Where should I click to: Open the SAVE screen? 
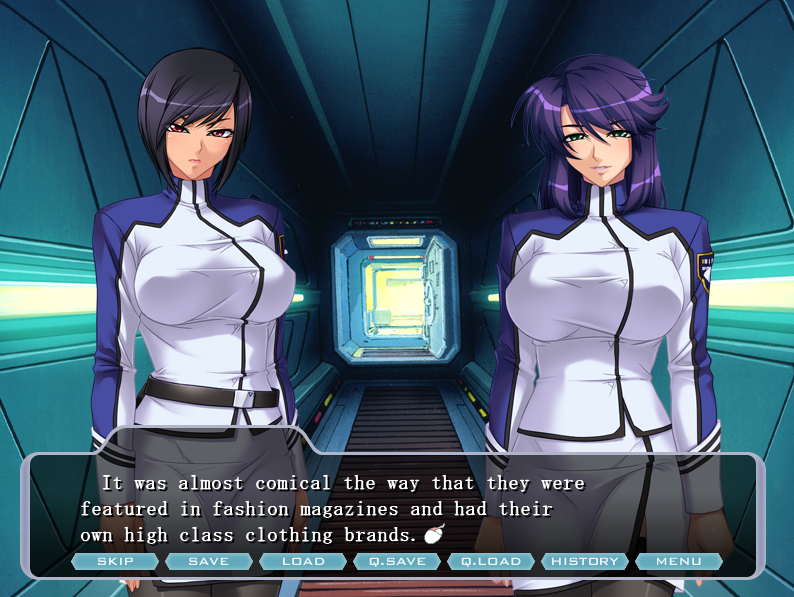208,561
